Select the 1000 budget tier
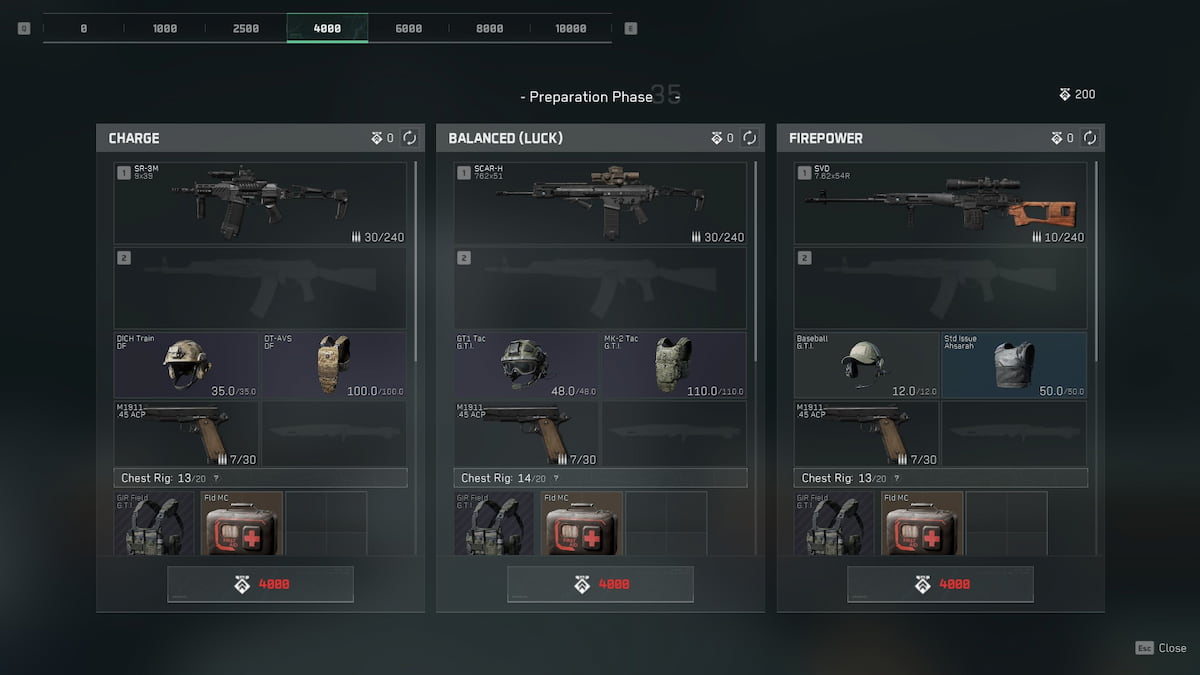Screen dimensions: 1200x675 (x=165, y=28)
